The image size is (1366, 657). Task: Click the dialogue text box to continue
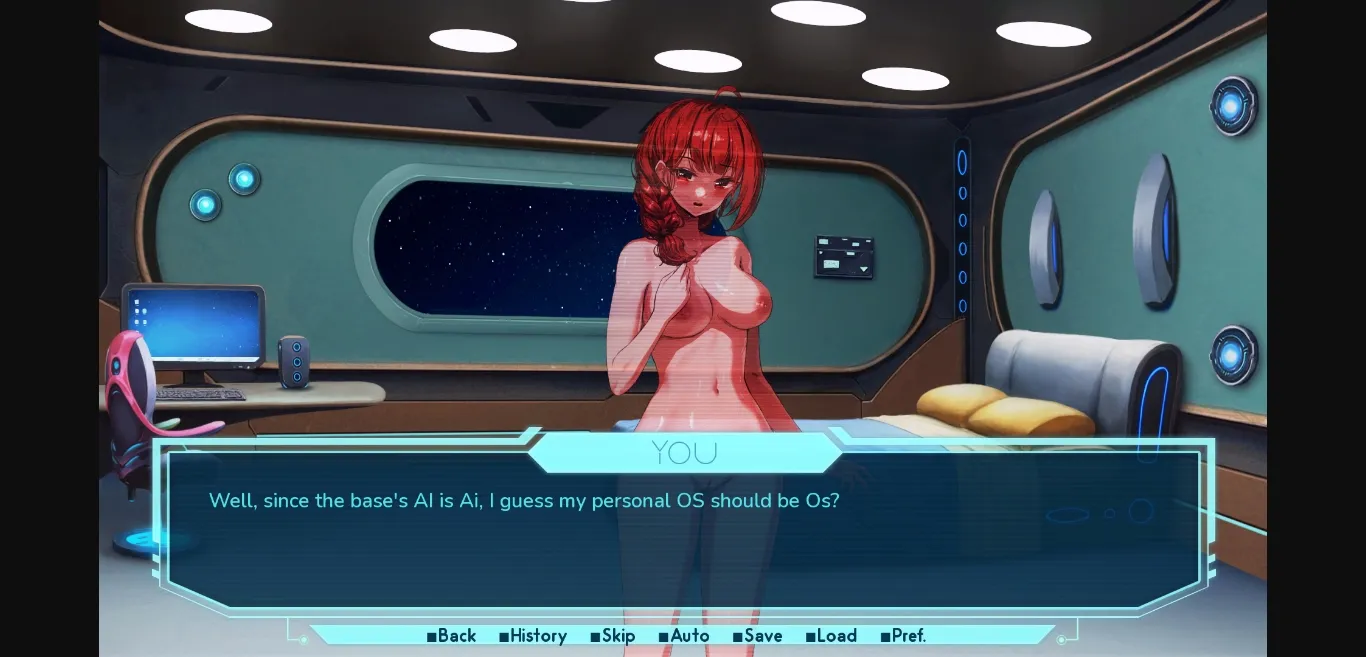683,540
